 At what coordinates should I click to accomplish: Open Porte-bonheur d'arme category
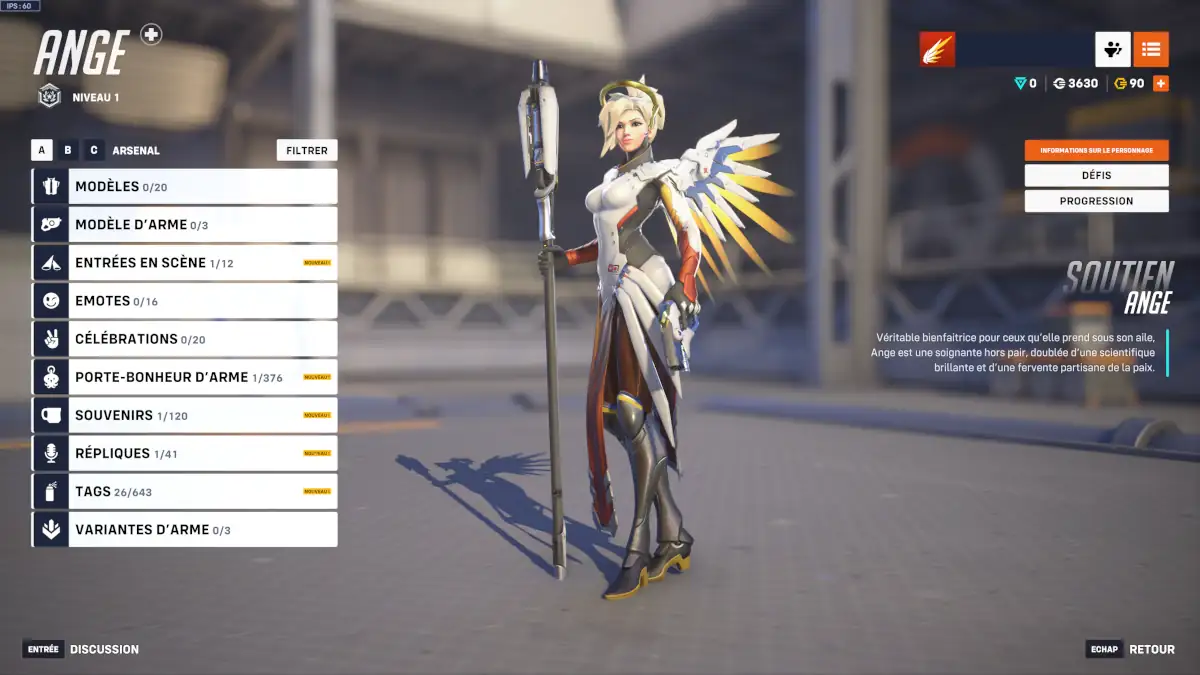(185, 377)
